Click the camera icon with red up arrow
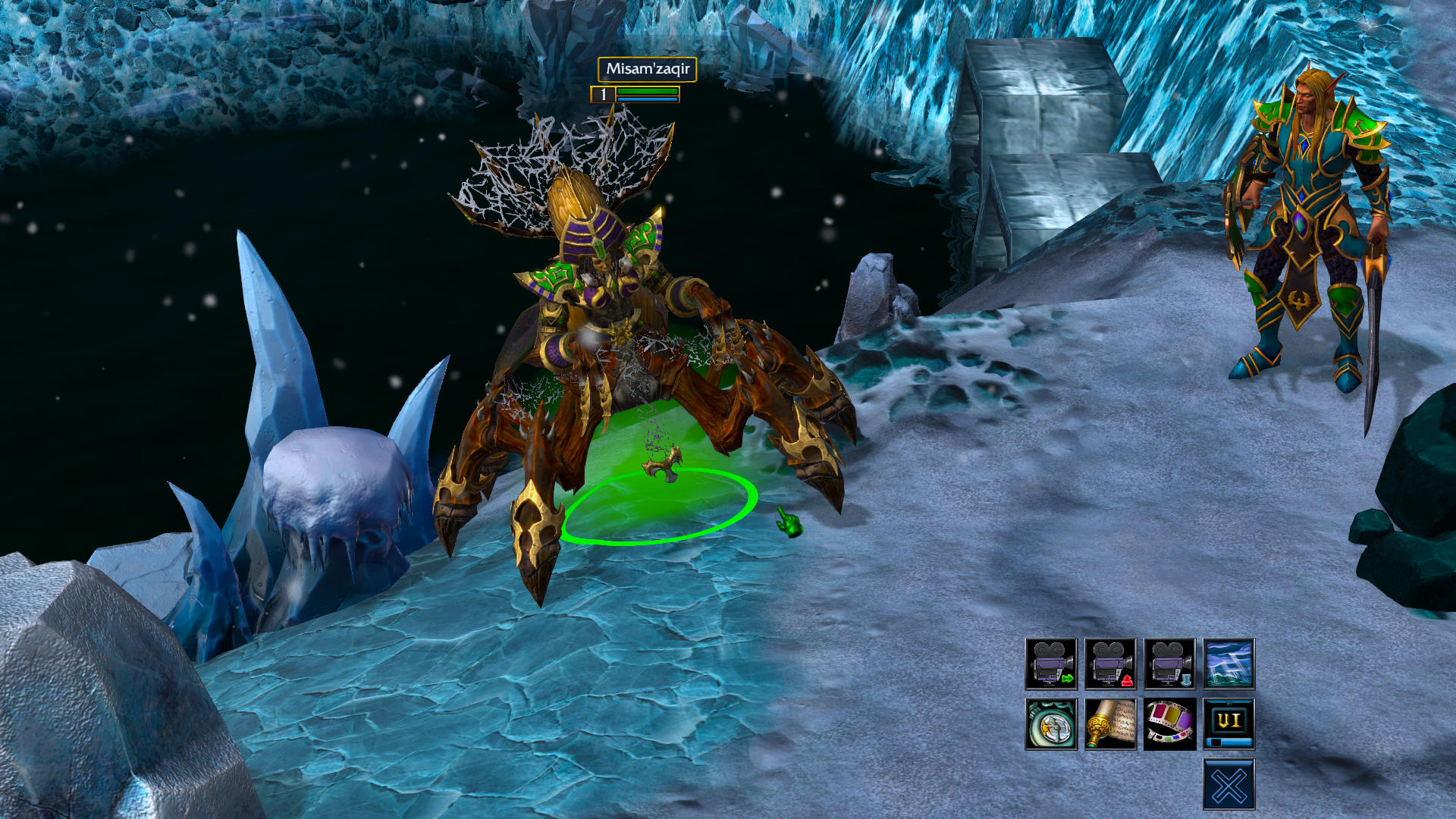Screen dimensions: 1456x819 (1110, 664)
